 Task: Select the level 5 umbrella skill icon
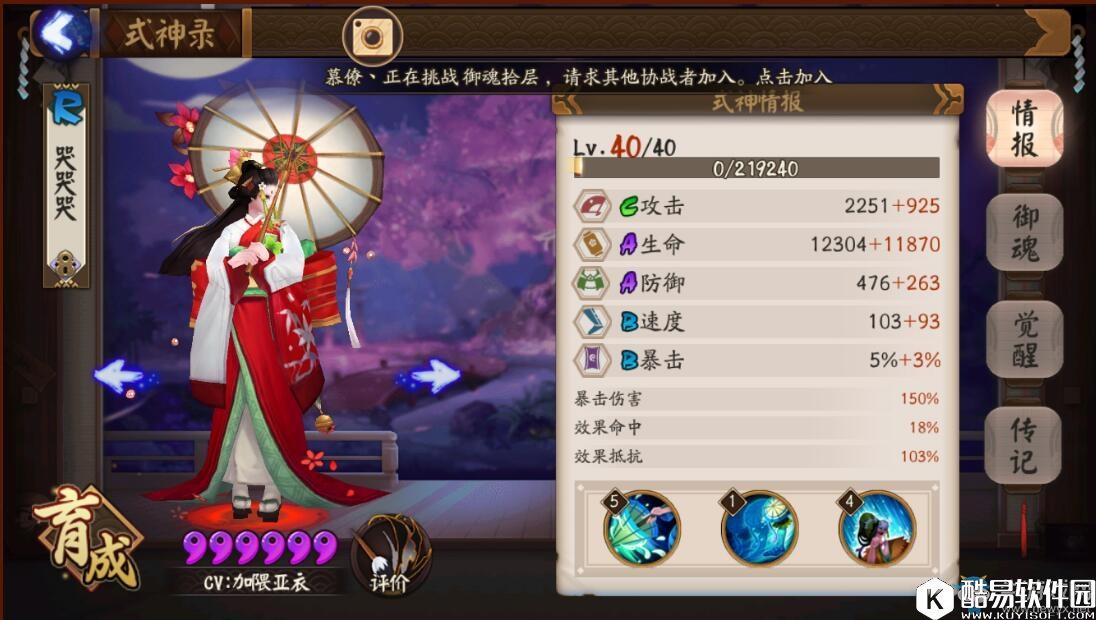point(642,528)
